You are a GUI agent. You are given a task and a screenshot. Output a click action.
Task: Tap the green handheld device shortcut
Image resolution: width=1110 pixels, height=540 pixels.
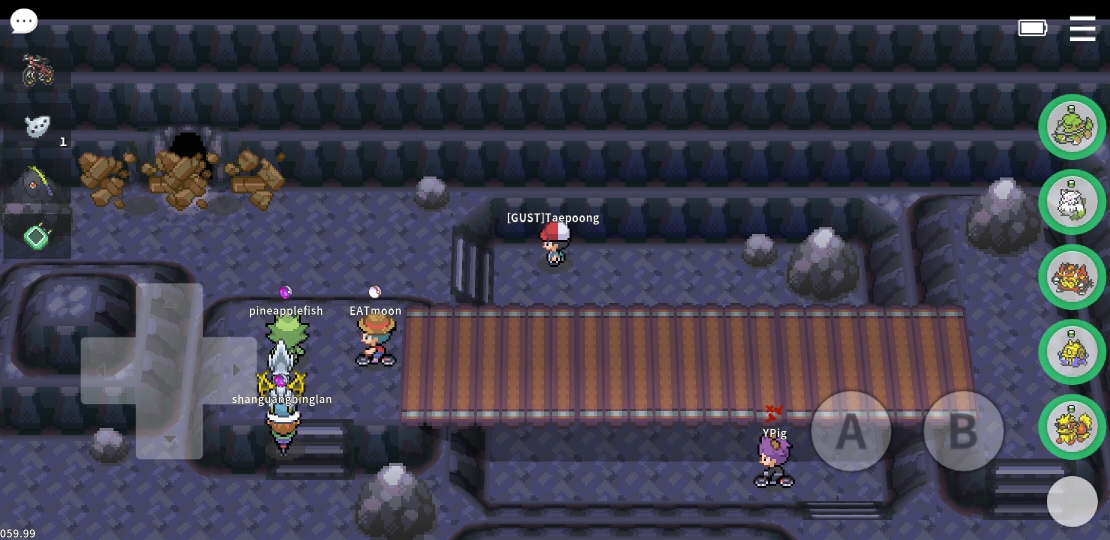click(37, 237)
